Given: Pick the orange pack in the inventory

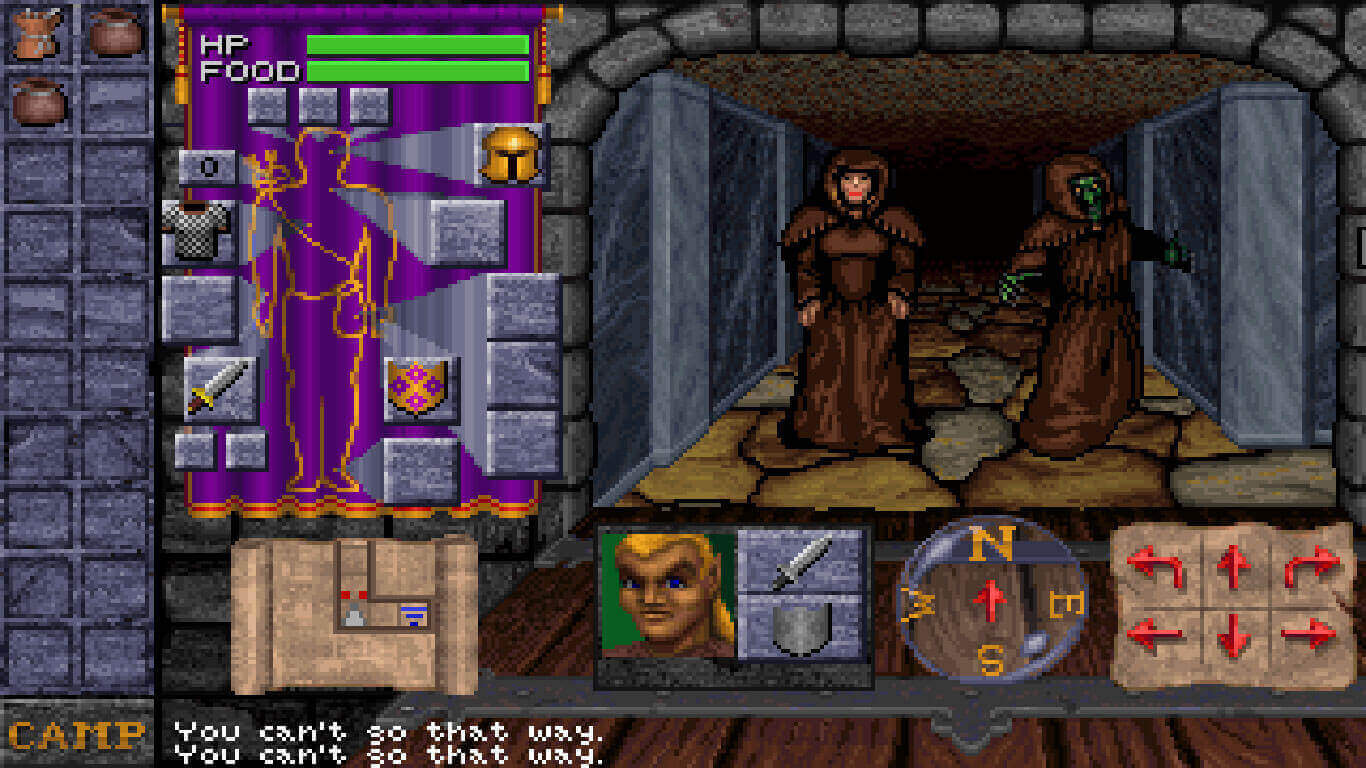Looking at the screenshot, I should 38,32.
